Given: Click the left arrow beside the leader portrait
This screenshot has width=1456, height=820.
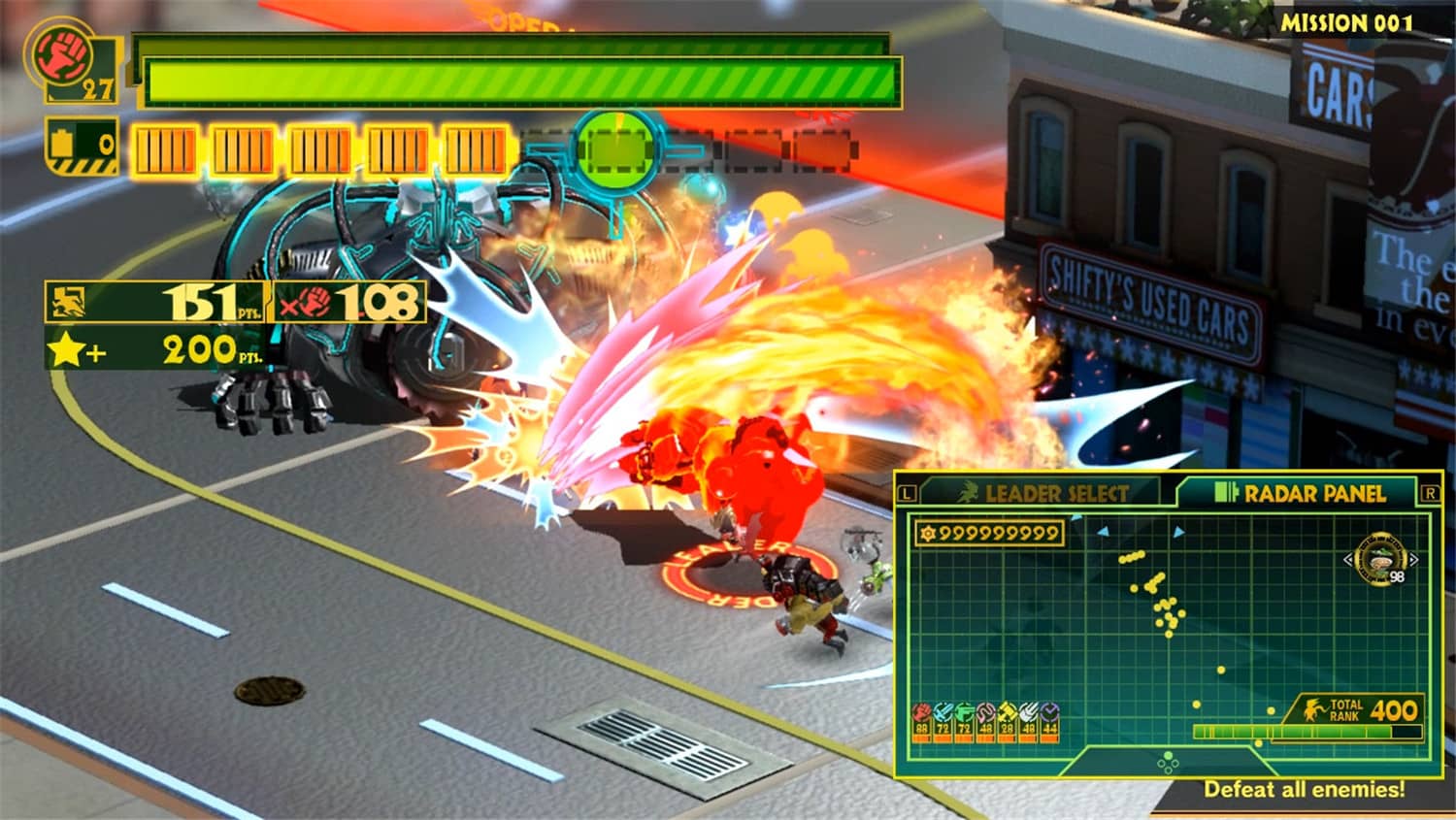Looking at the screenshot, I should (1347, 560).
